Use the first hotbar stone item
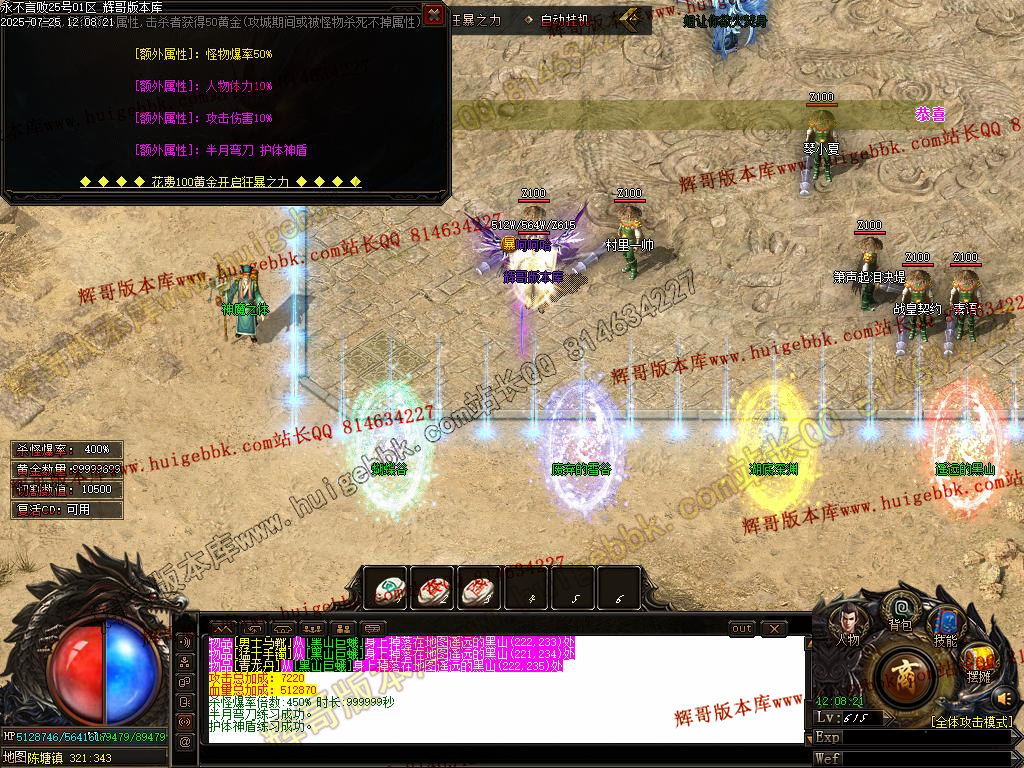1024x768 pixels. pos(385,589)
